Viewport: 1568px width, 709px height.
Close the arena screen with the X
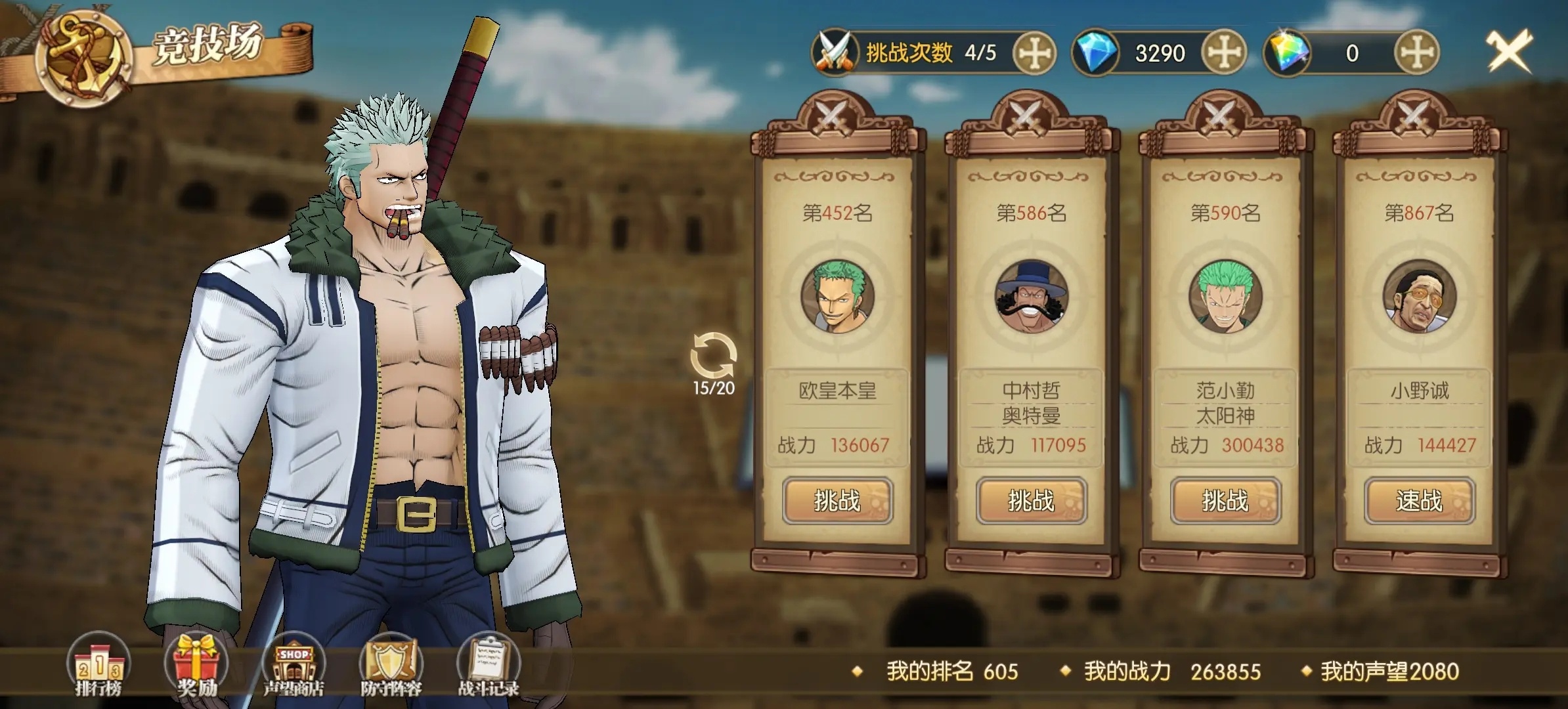pos(1508,51)
